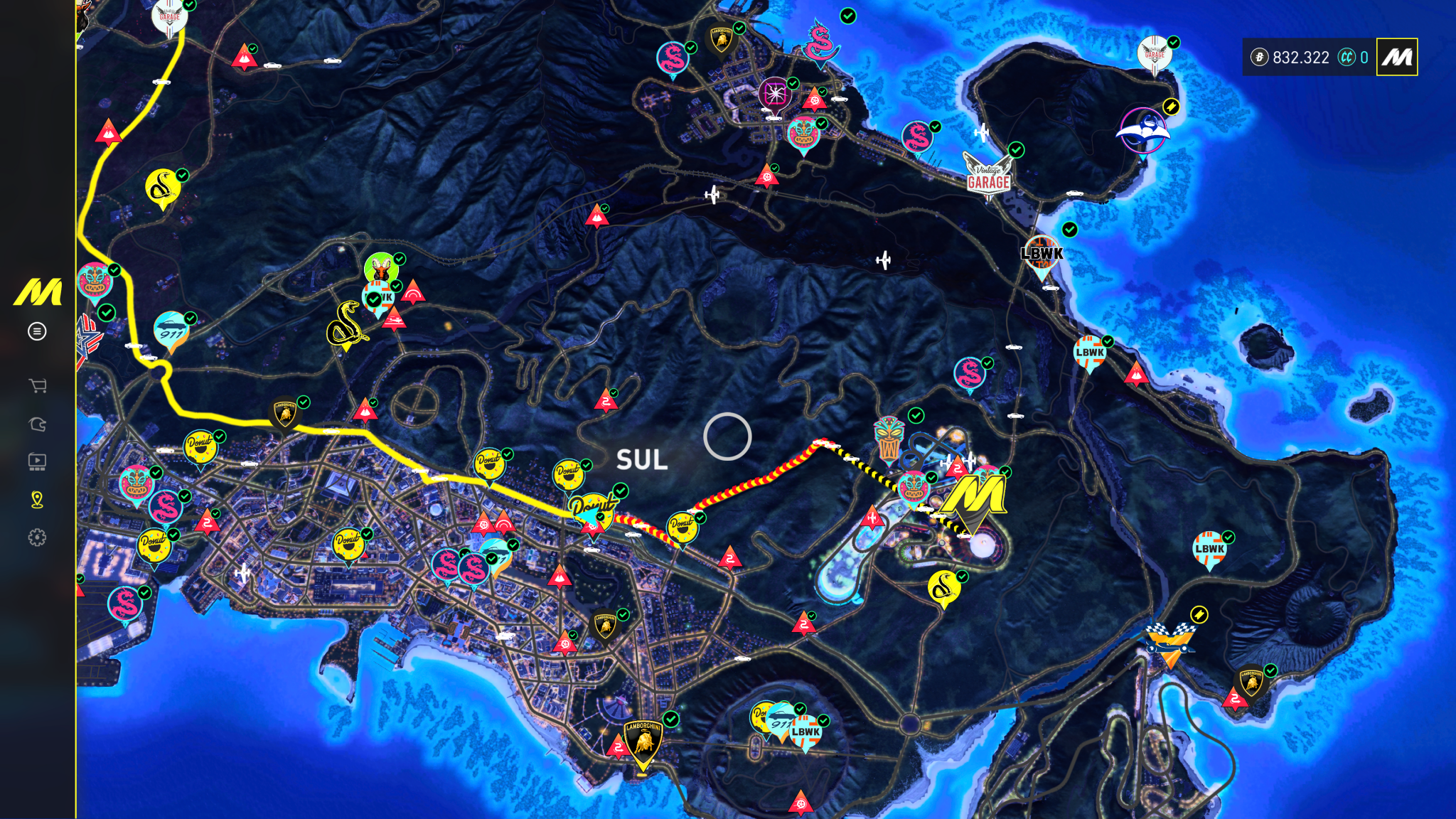Choose the checkered flag race car marker
This screenshot has width=1456, height=819.
coord(1169,643)
